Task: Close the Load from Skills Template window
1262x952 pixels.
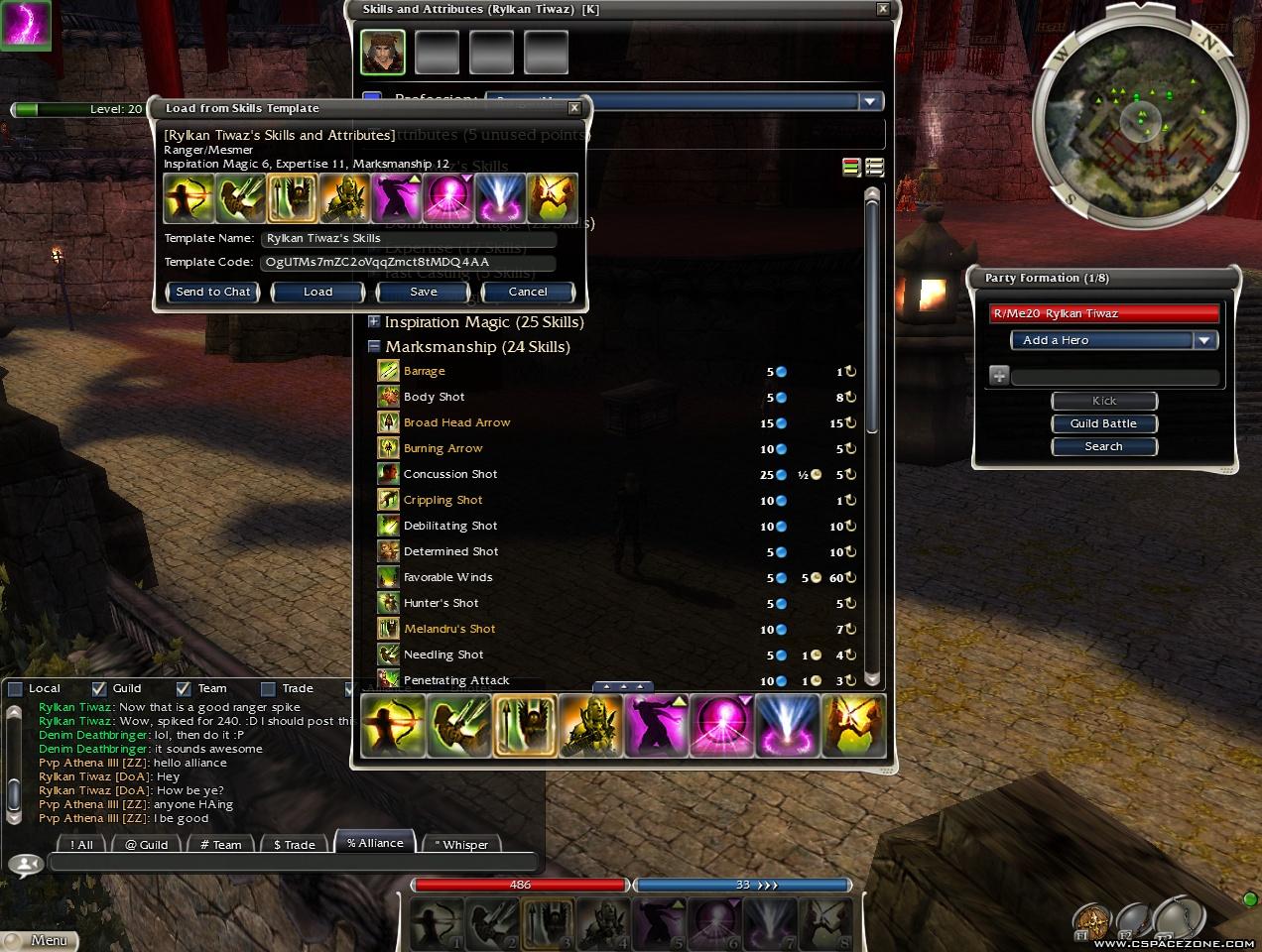Action: point(573,108)
